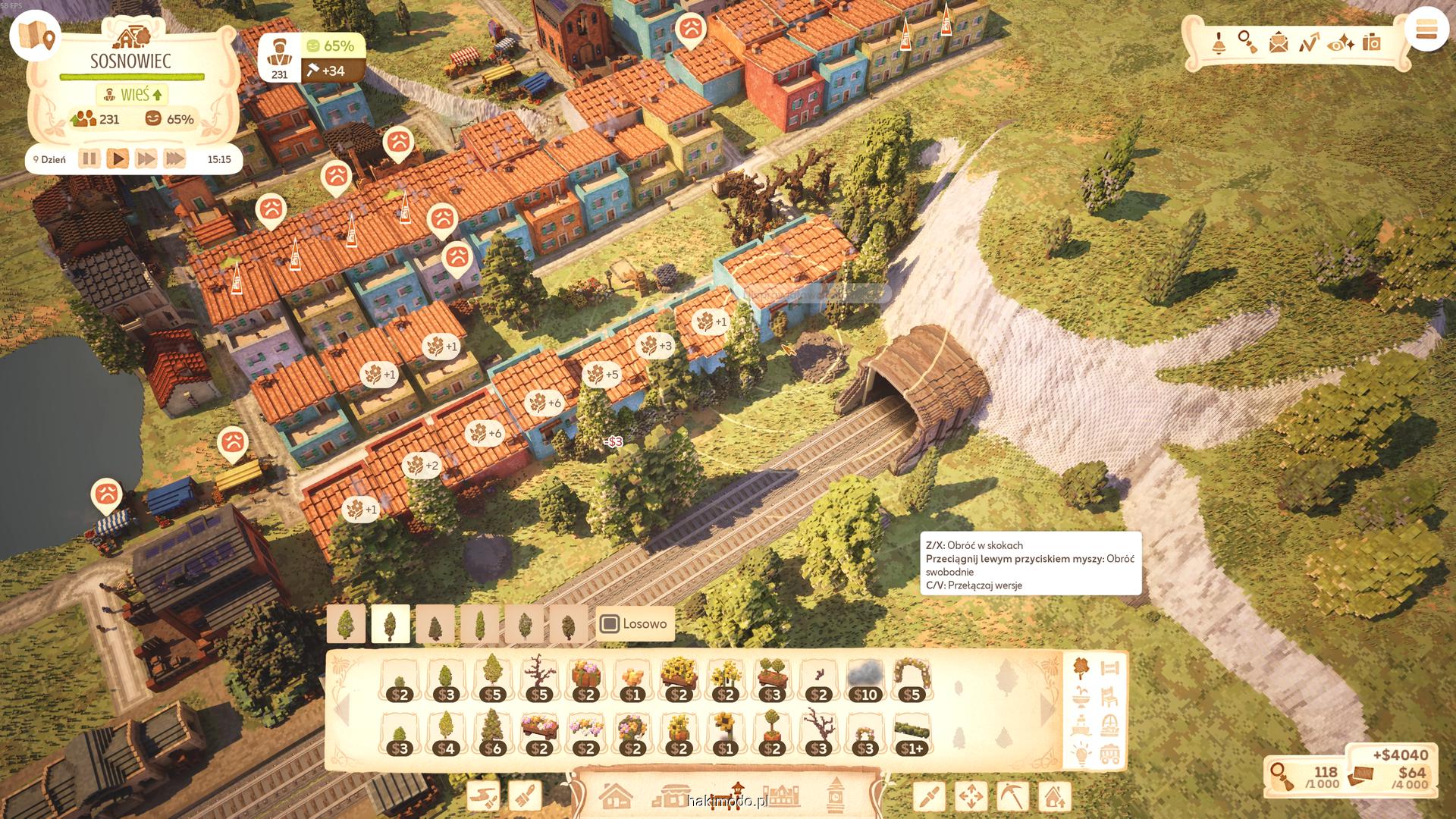Open the envelope mail icon
The width and height of the screenshot is (1456, 819).
1279,42
